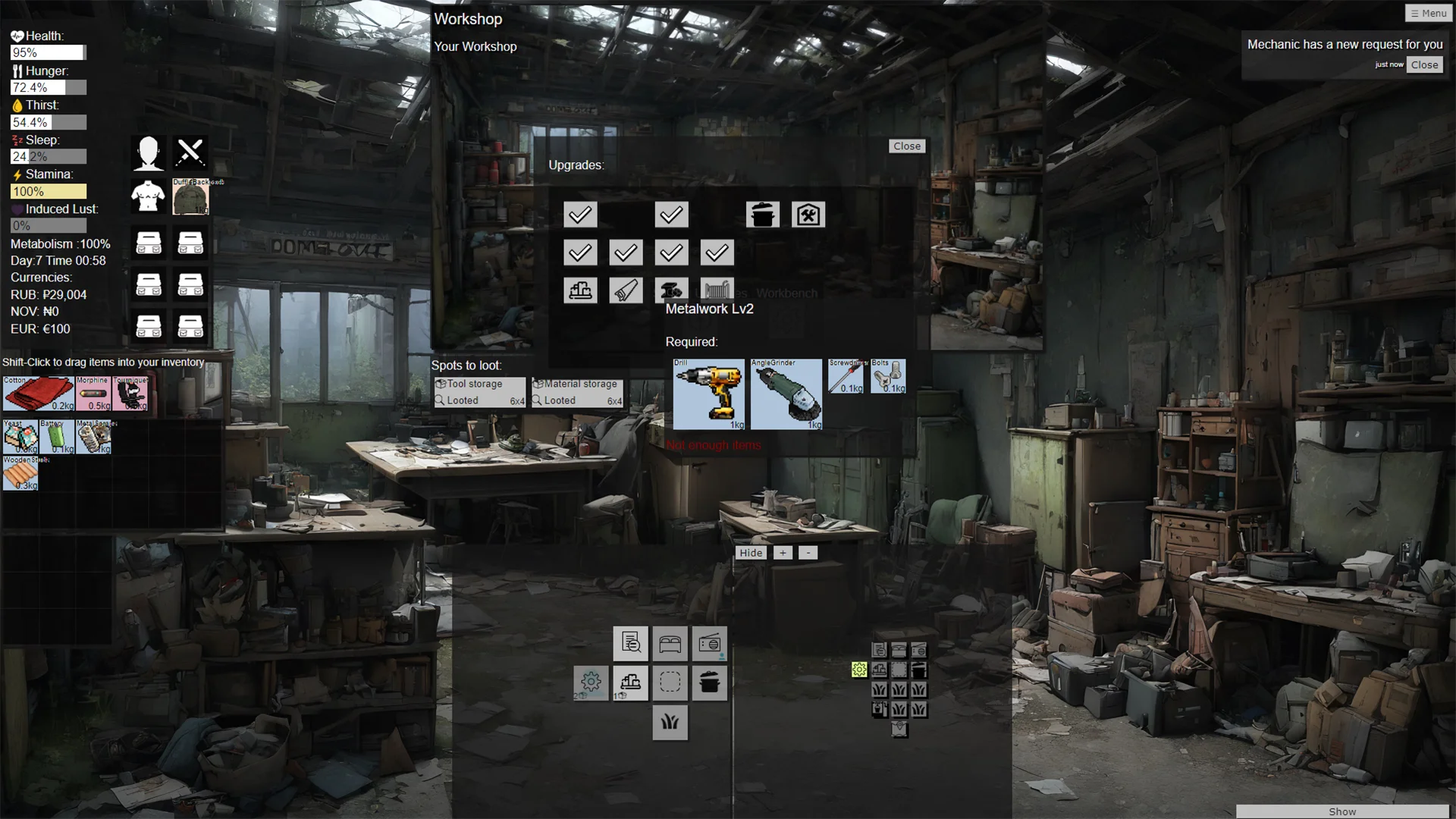This screenshot has width=1456, height=819.
Task: Select the cooking pot upgrade icon
Action: [x=762, y=215]
